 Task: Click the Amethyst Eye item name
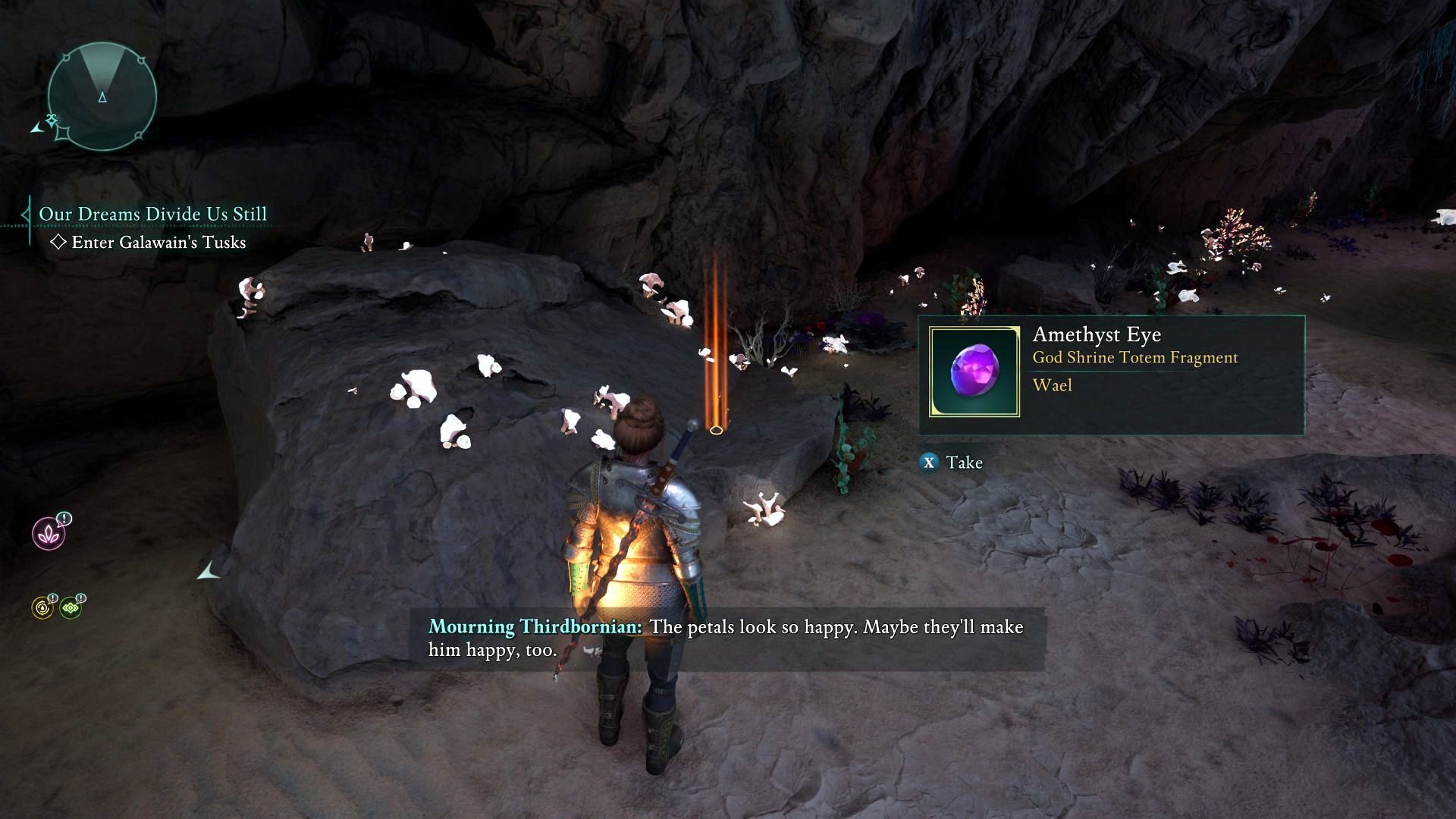(1097, 334)
